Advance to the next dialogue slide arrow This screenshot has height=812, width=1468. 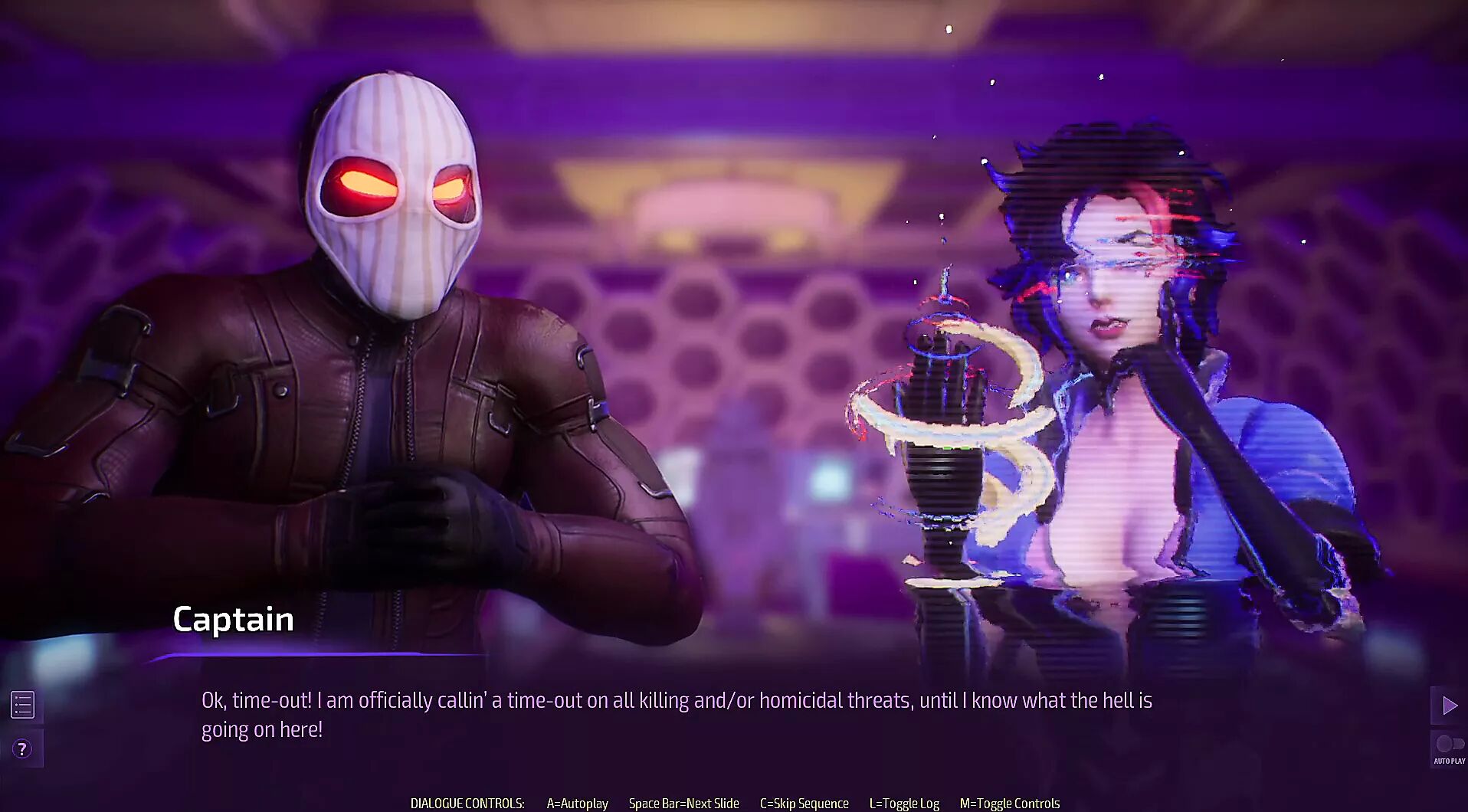[x=1449, y=706]
